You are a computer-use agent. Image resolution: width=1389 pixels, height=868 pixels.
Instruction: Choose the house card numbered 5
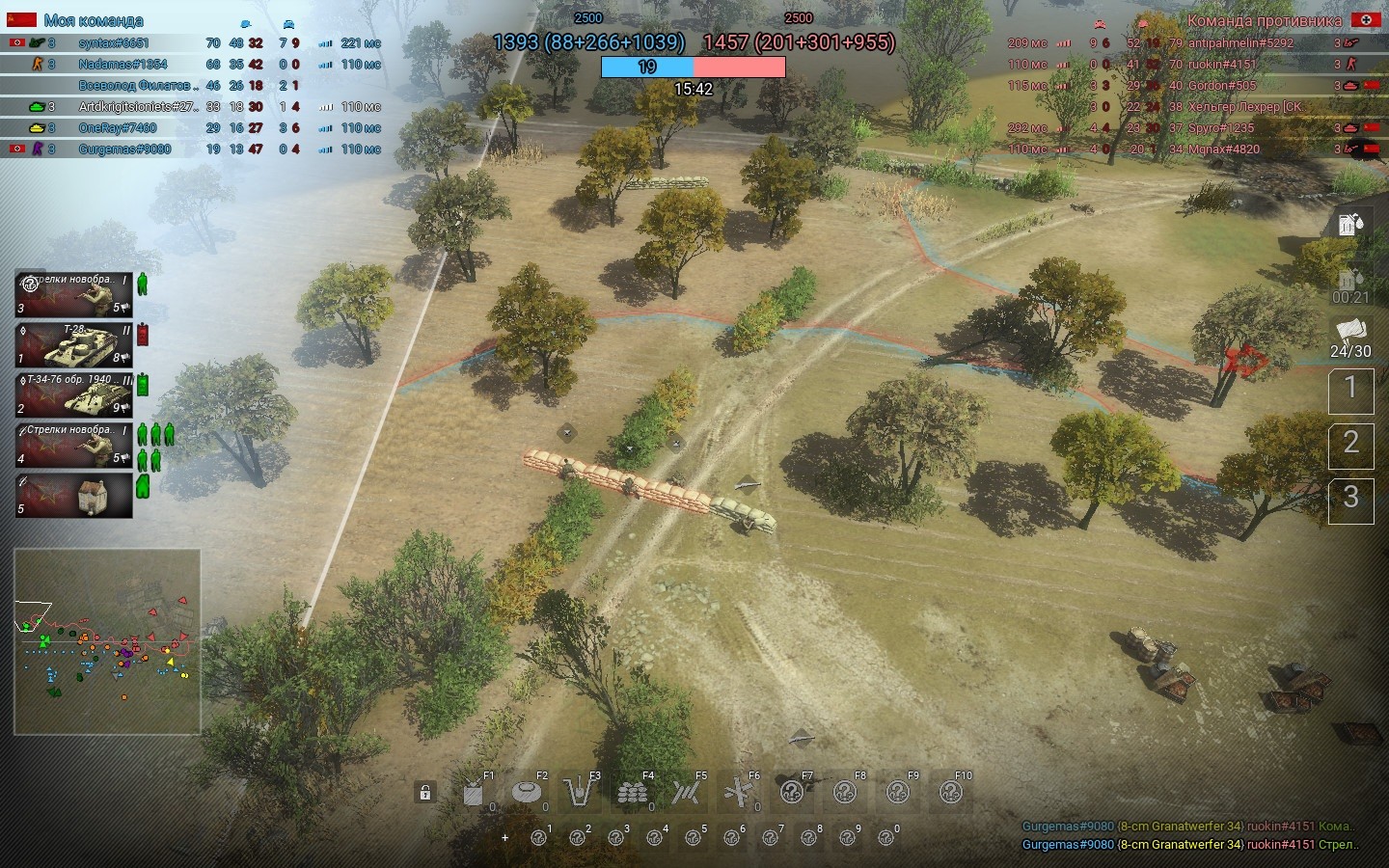click(73, 494)
